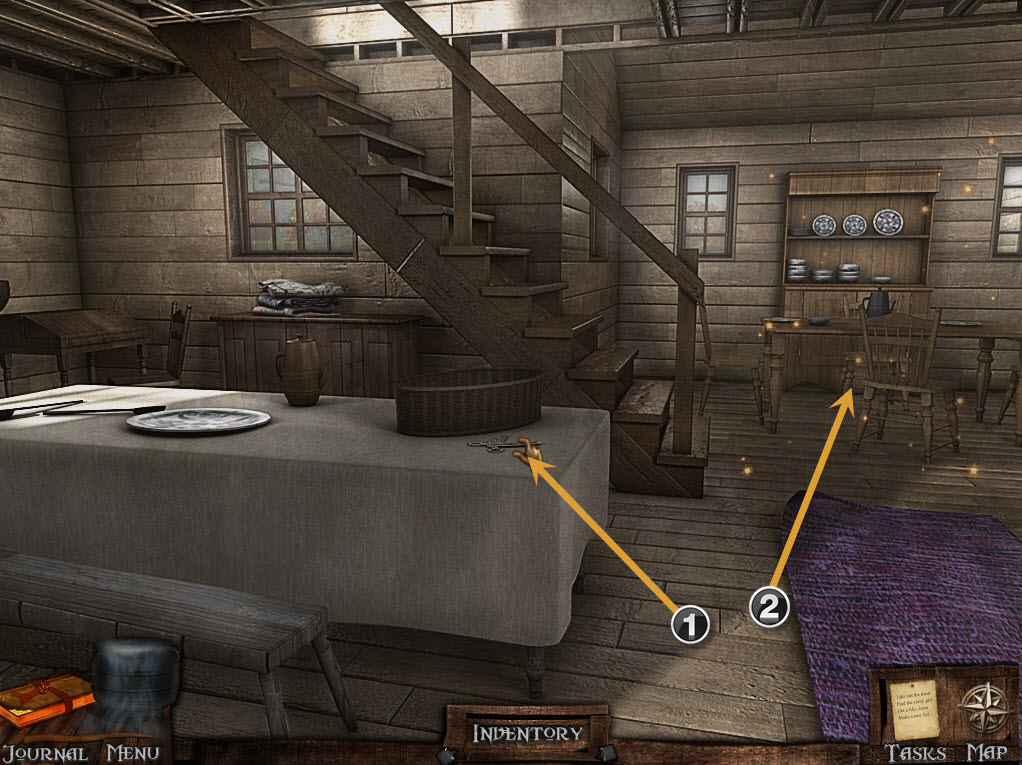View the Tasks note
Screen dimensions: 1022x765
(914, 707)
